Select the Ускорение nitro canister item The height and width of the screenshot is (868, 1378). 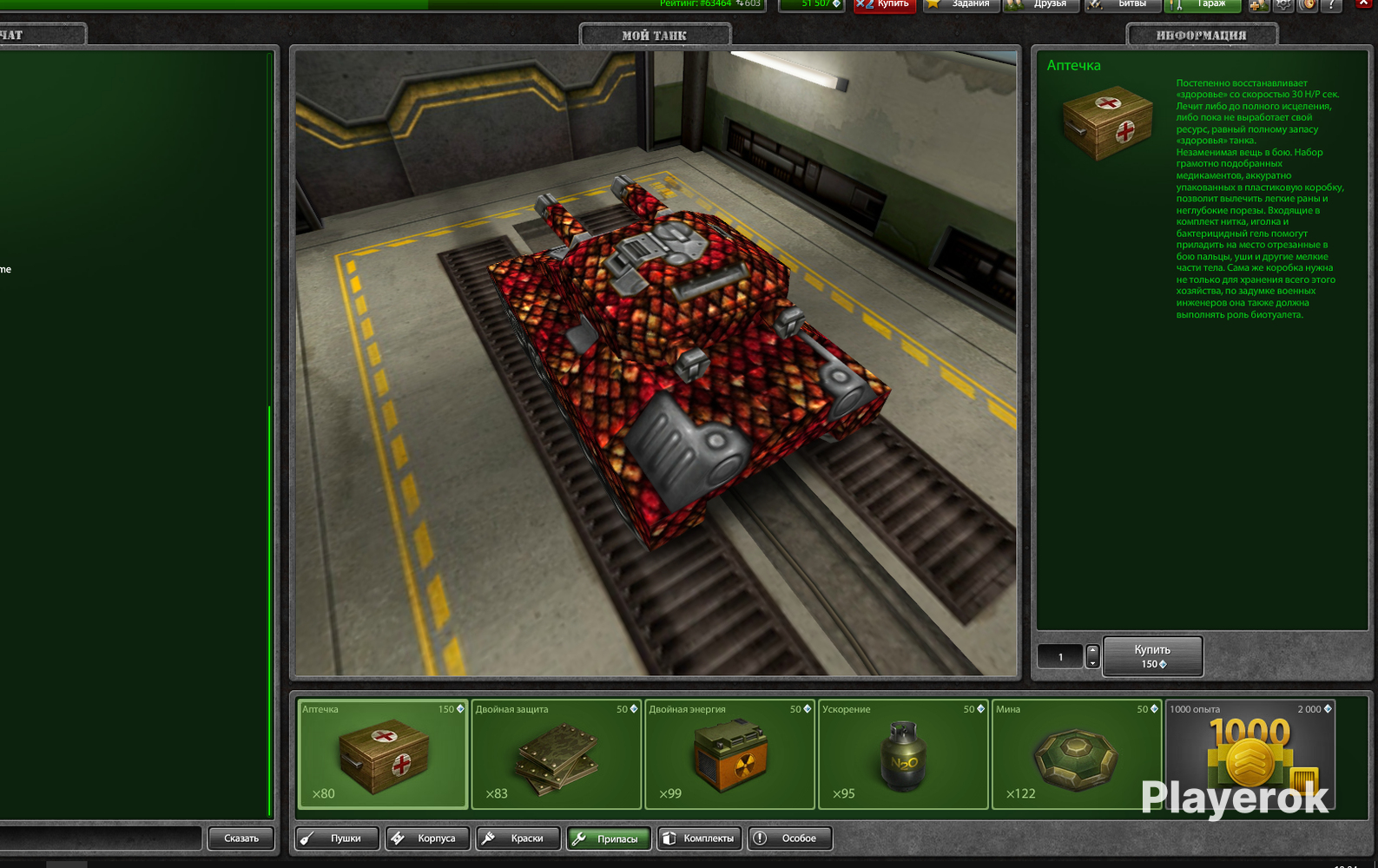click(x=903, y=753)
